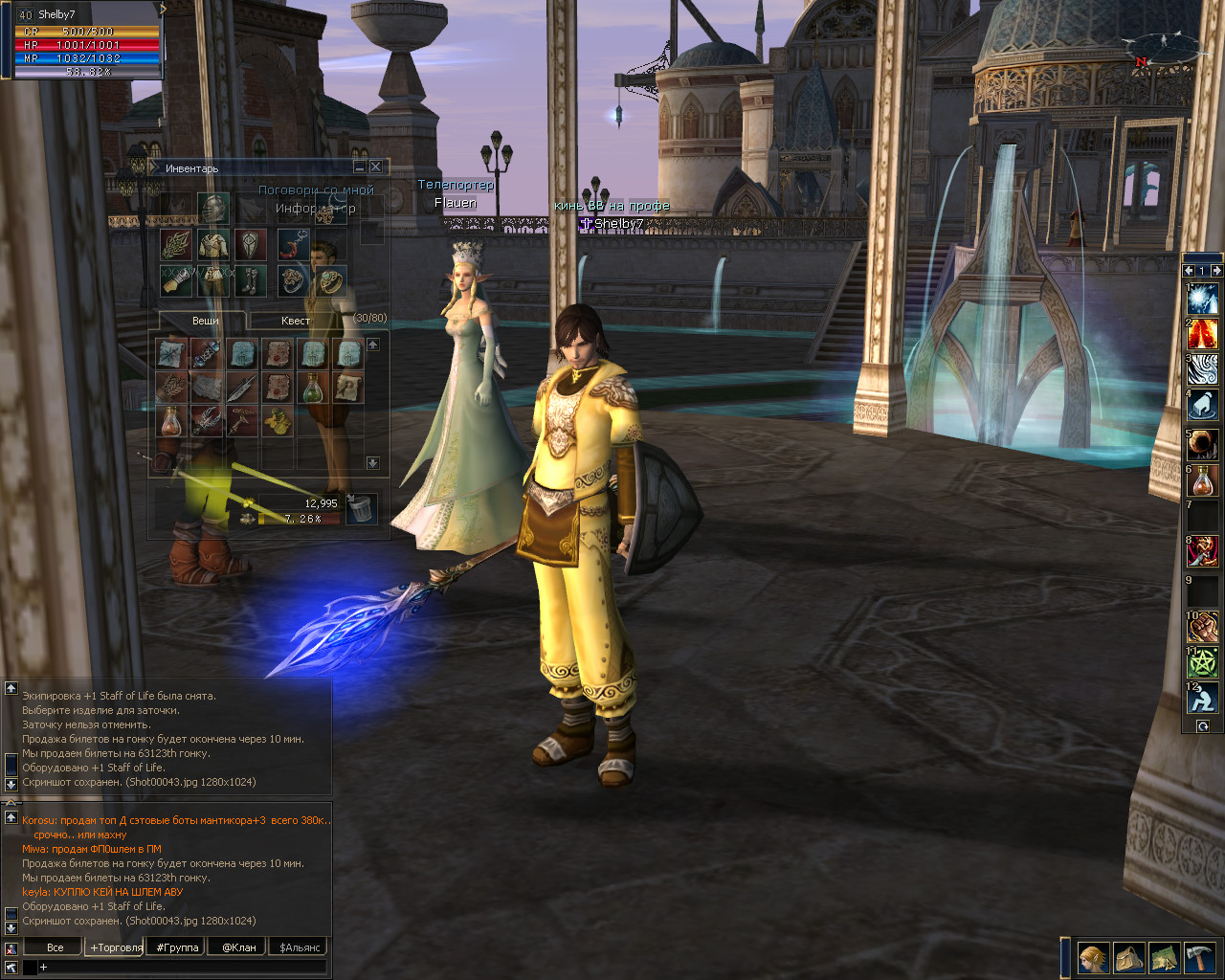This screenshot has width=1225, height=980.
Task: Click the red crescent earring slot
Action: (x=293, y=244)
